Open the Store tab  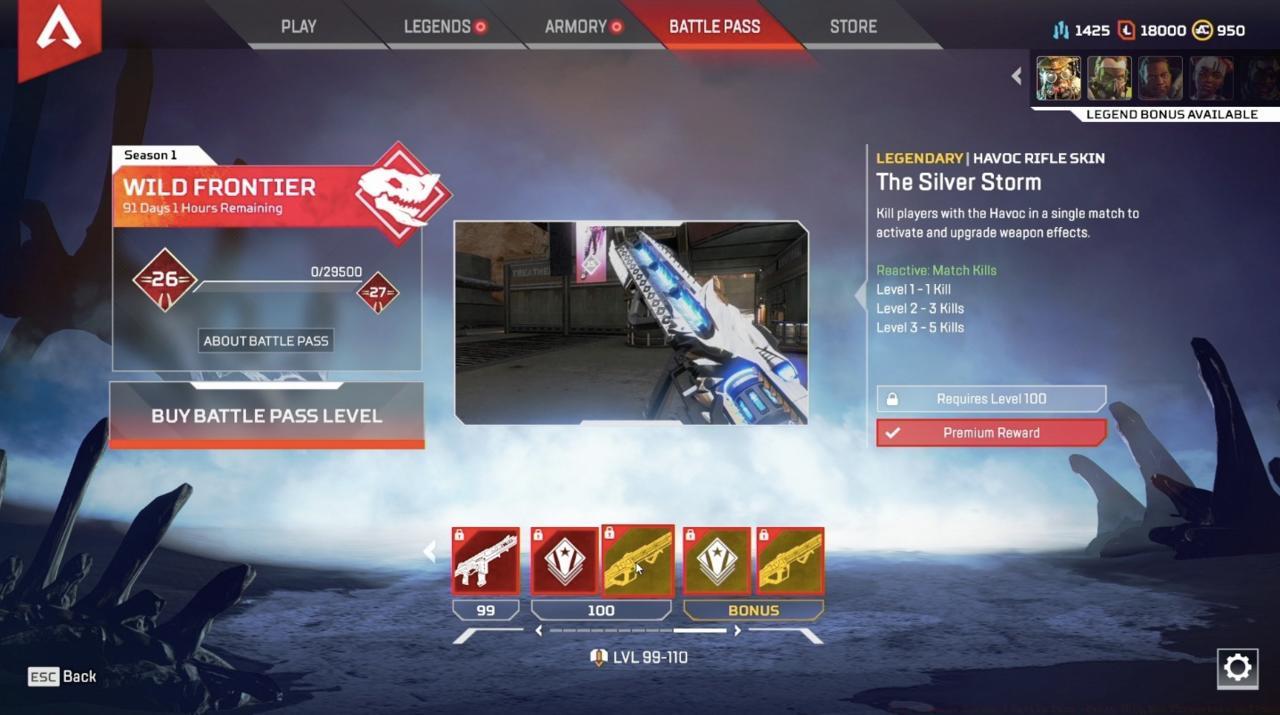point(853,27)
